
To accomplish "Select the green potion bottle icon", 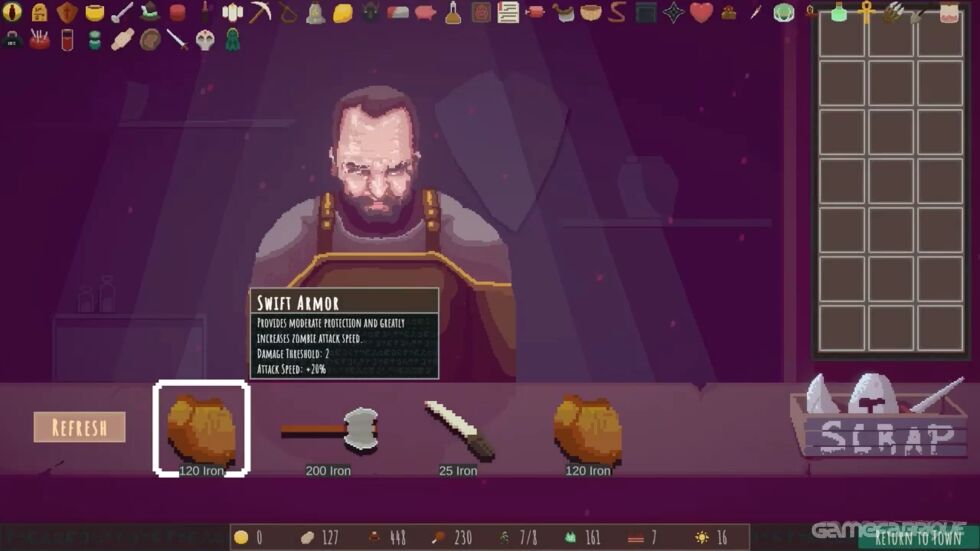I will click(839, 13).
